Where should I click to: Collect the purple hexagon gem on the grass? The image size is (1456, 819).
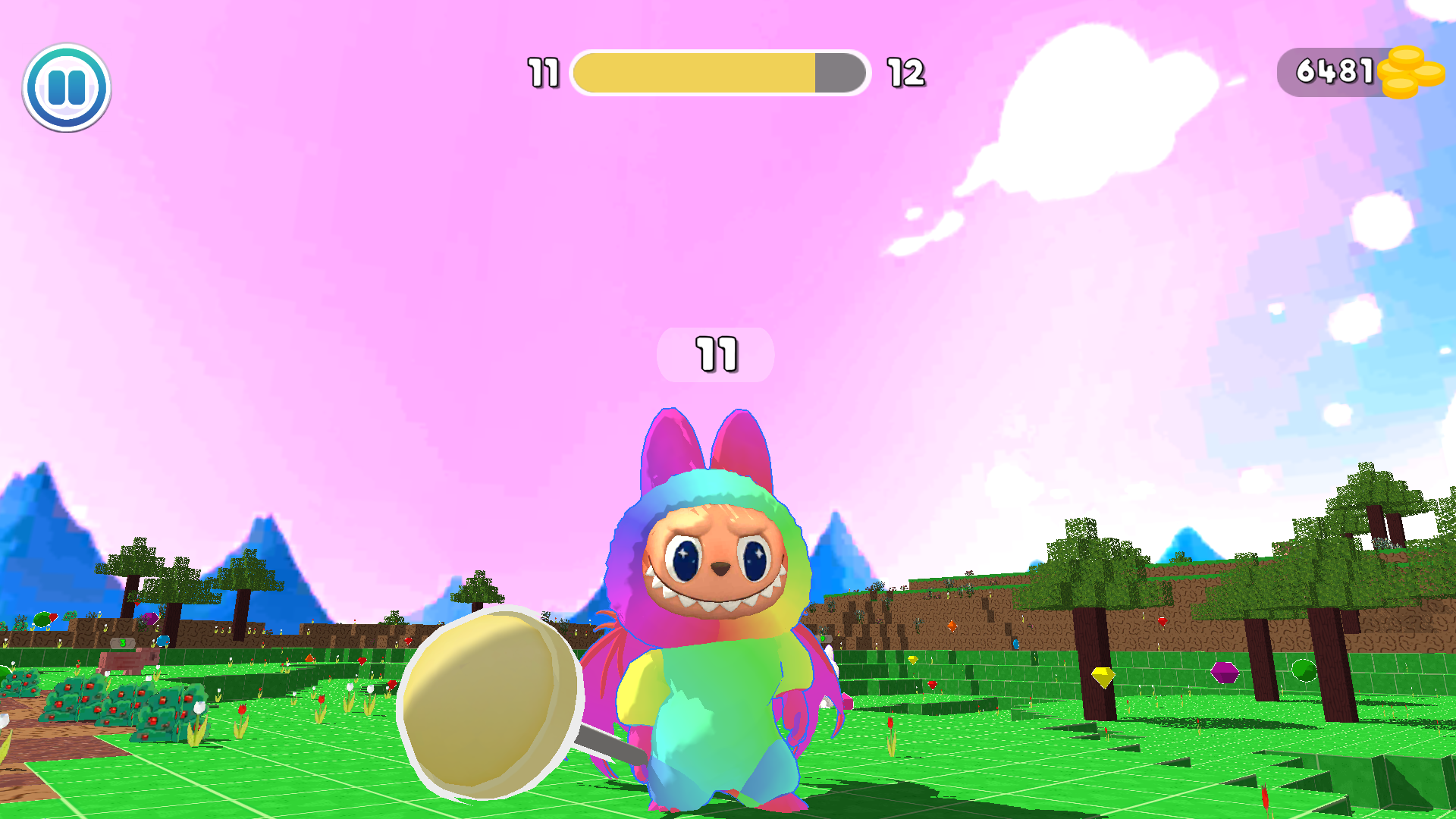click(1225, 673)
